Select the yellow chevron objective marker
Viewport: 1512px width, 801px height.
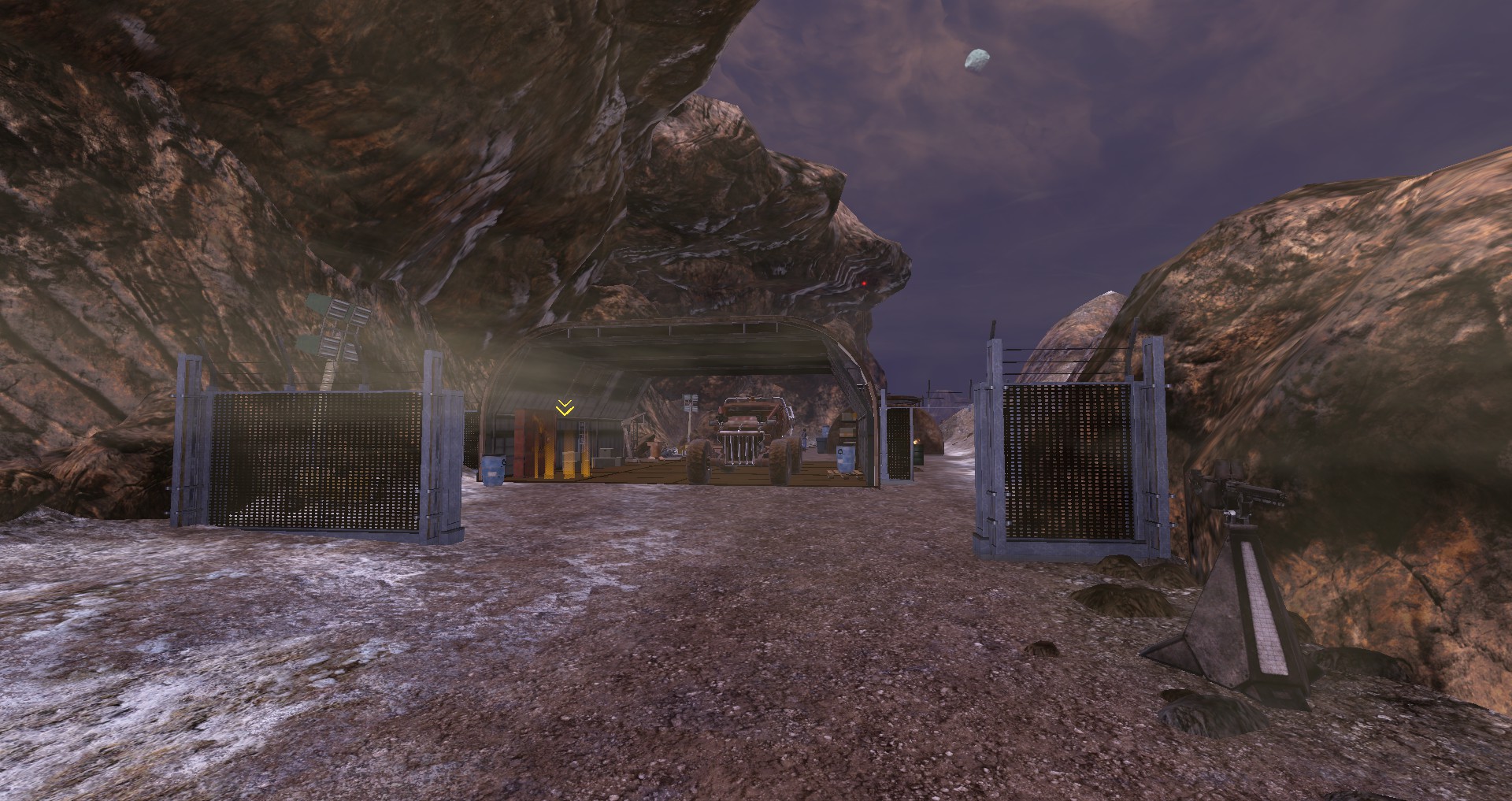pos(565,407)
